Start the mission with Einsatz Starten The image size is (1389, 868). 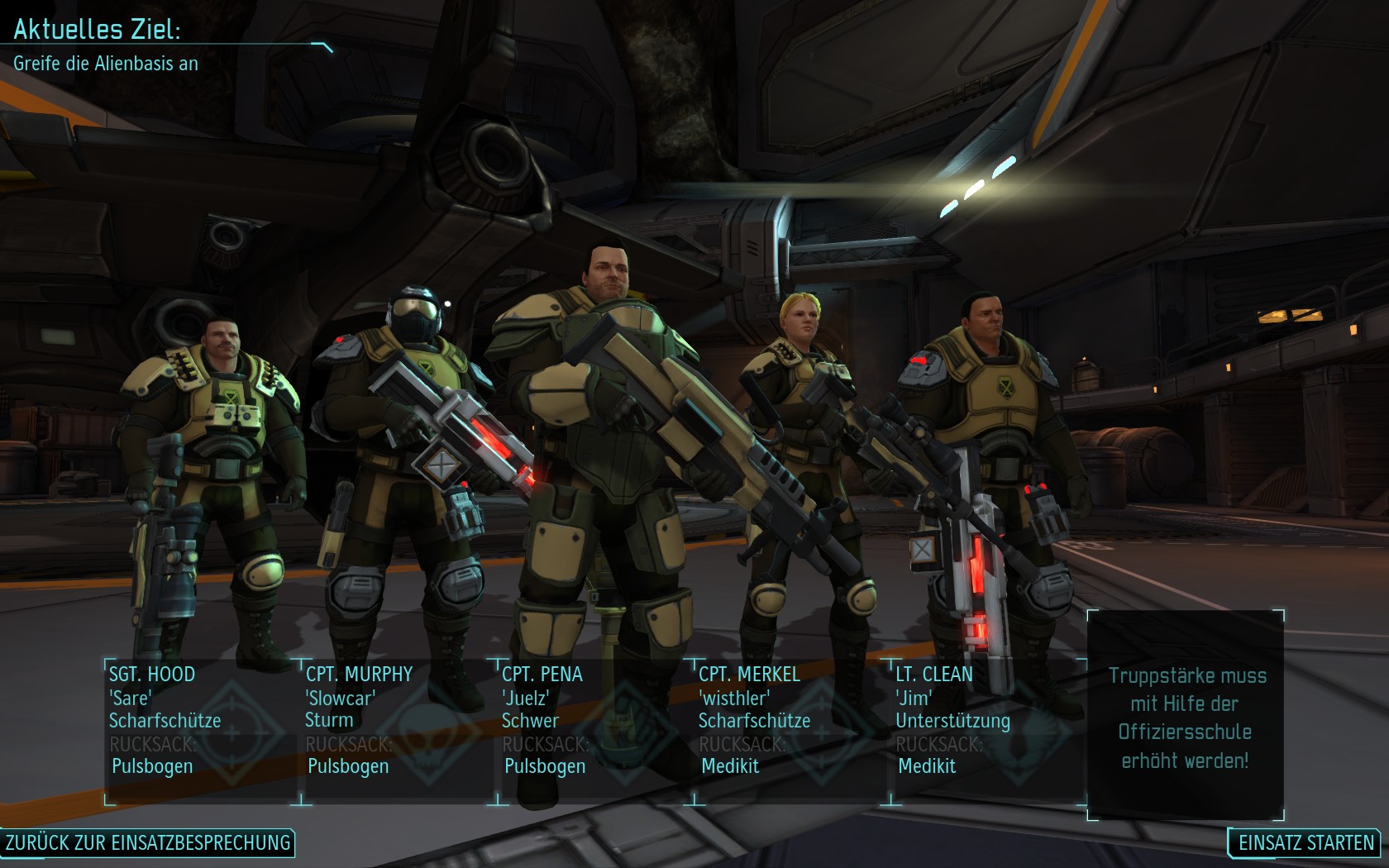tap(1305, 842)
